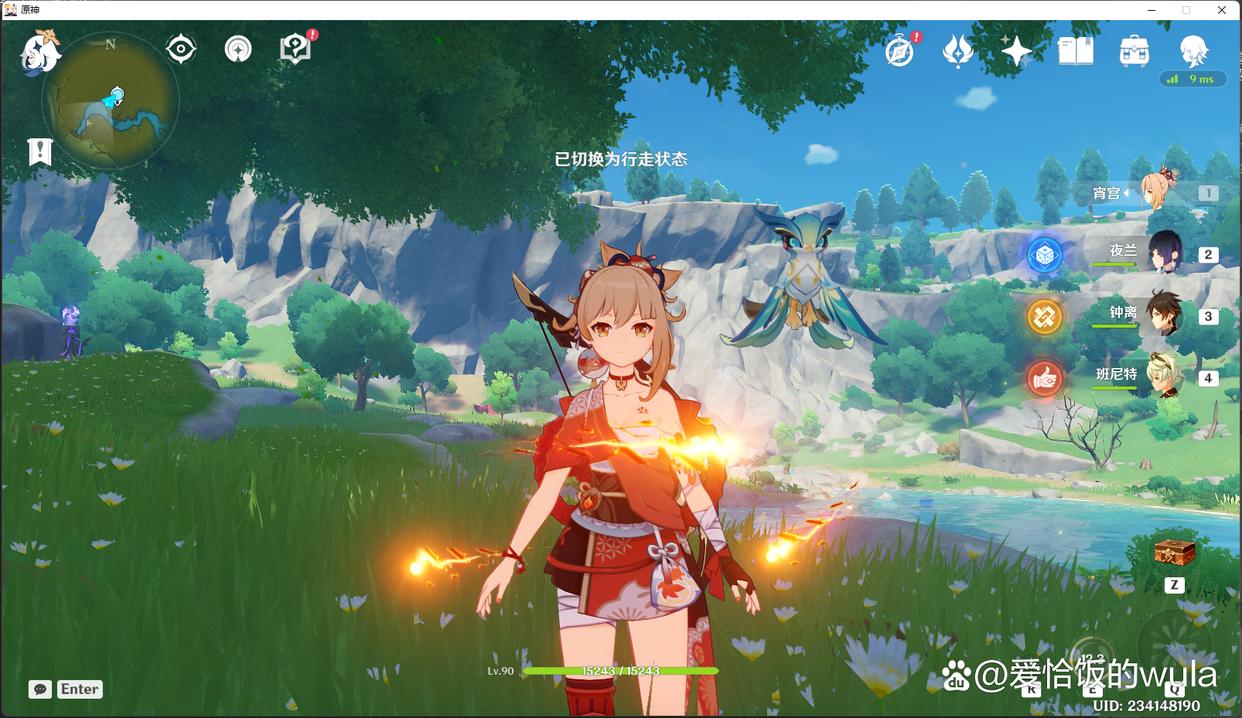Screen dimensions: 1242x718
Task: Open the four-pointed star Wish icon
Action: click(x=1016, y=50)
